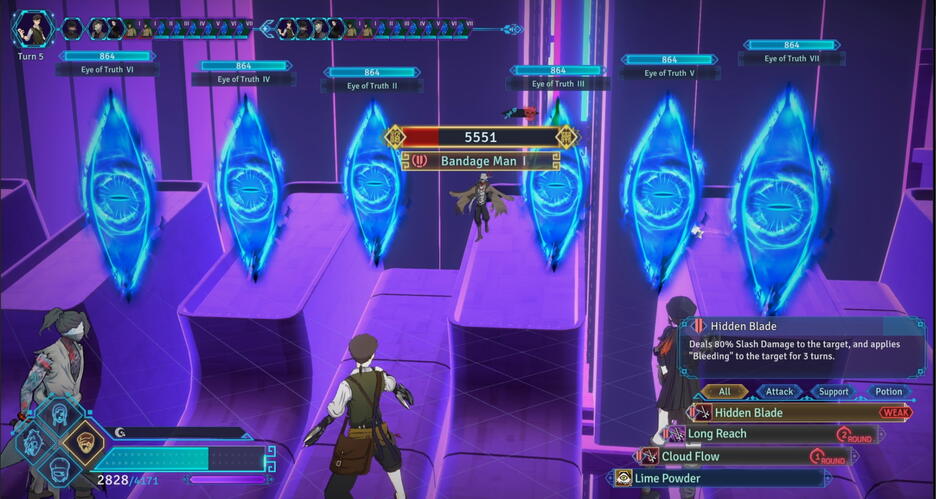Target Eye of Truth III nameplate
This screenshot has height=499, width=936.
[558, 84]
